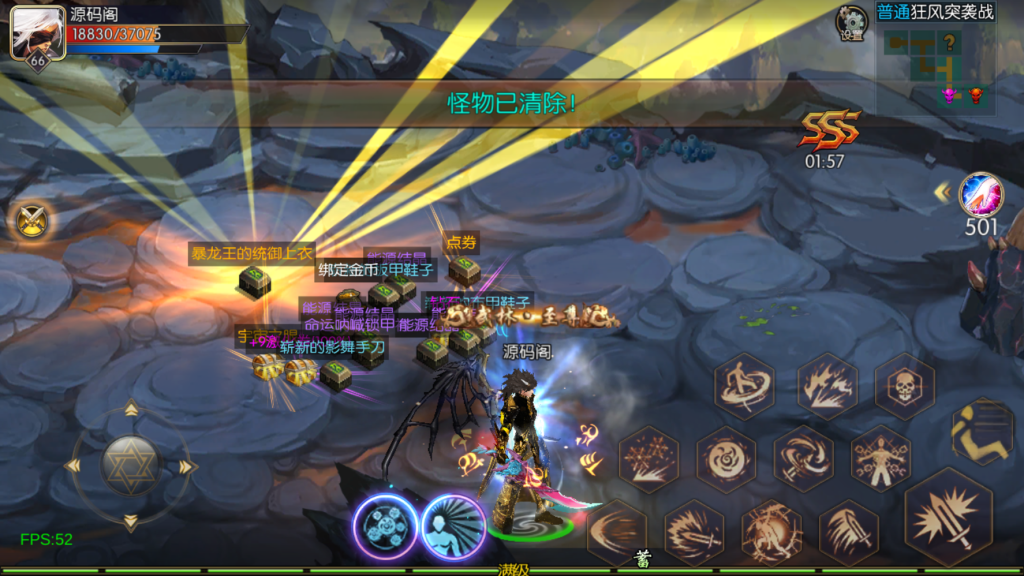Open the settings gear icon

(x=852, y=21)
